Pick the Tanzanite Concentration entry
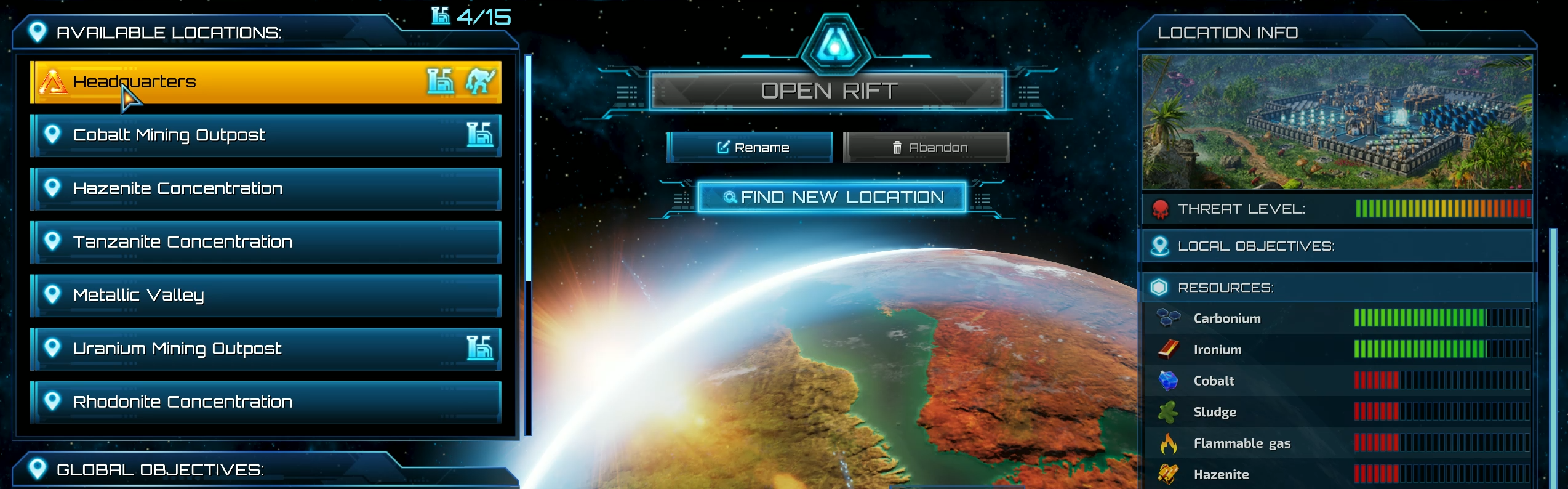Viewport: 1568px width, 489px height. coord(265,242)
